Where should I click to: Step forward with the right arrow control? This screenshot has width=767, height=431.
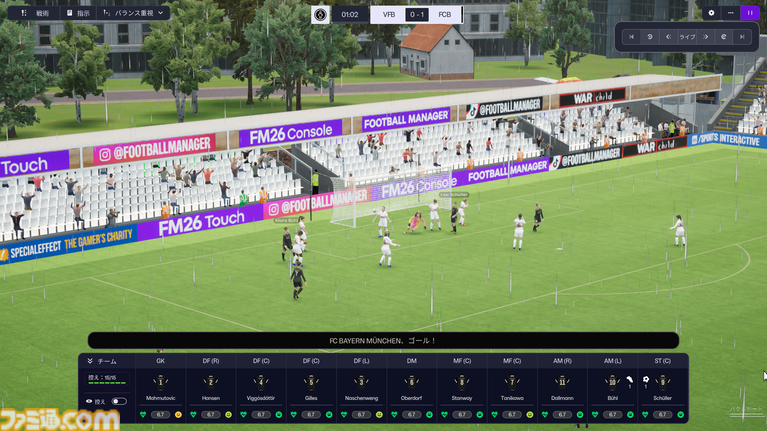click(x=706, y=37)
